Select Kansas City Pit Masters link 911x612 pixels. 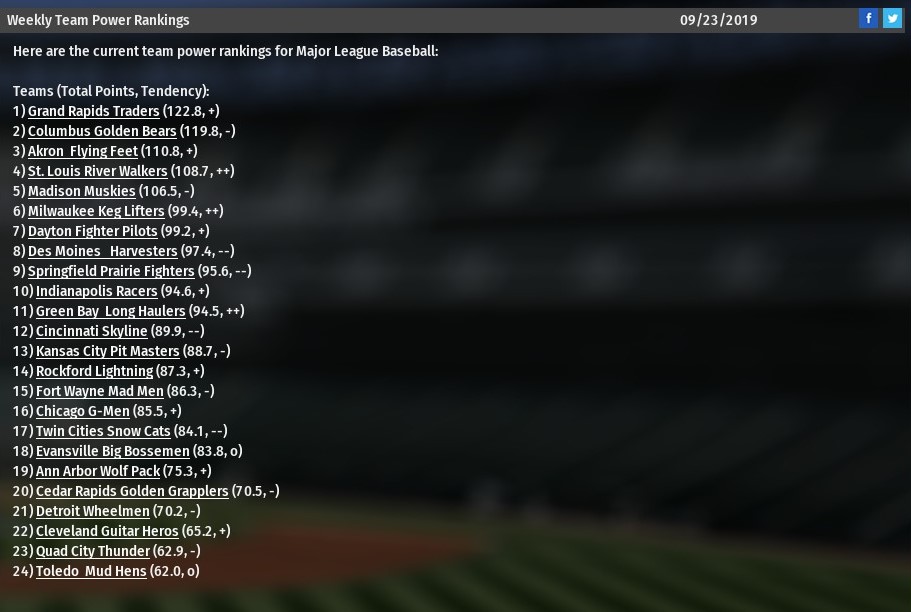coord(107,351)
